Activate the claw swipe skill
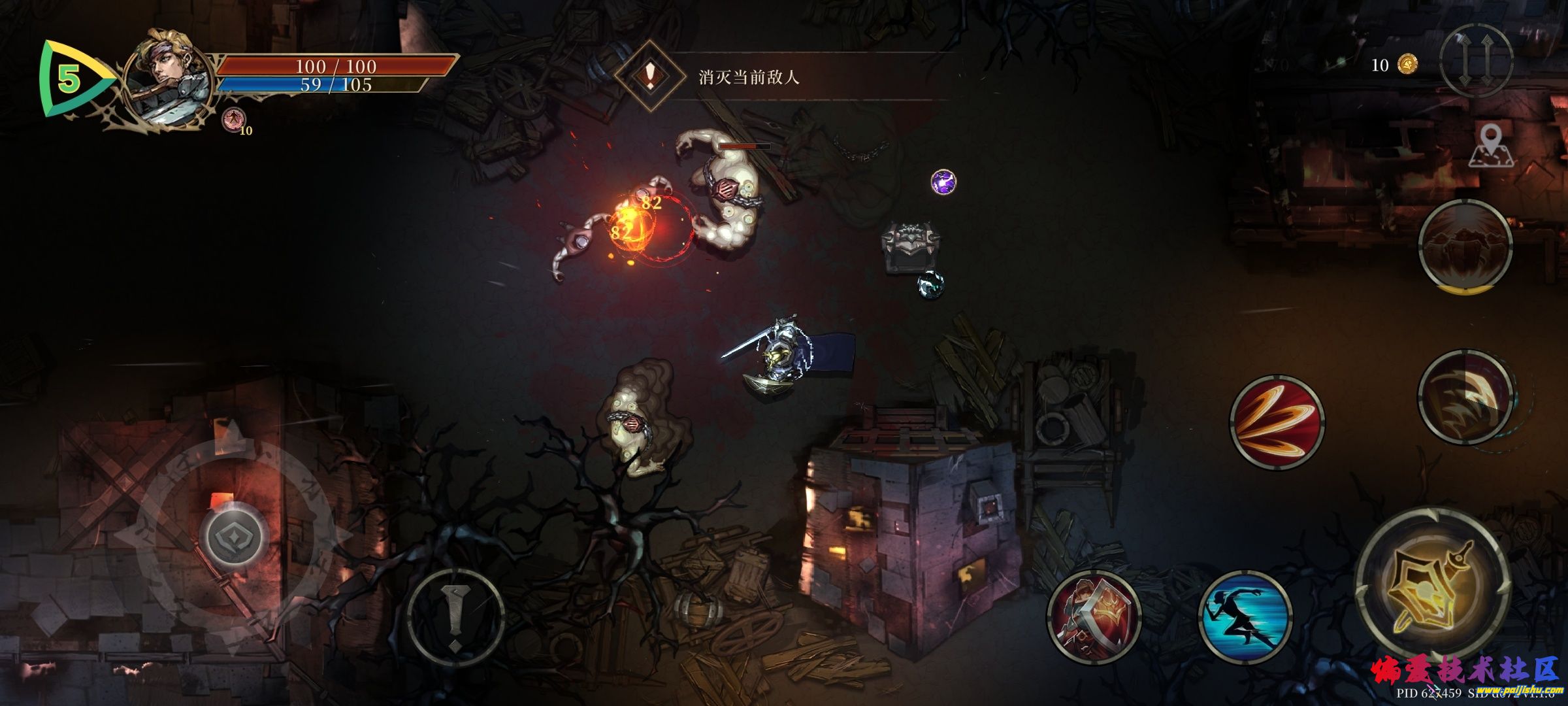The image size is (1568, 706). coord(1465,397)
